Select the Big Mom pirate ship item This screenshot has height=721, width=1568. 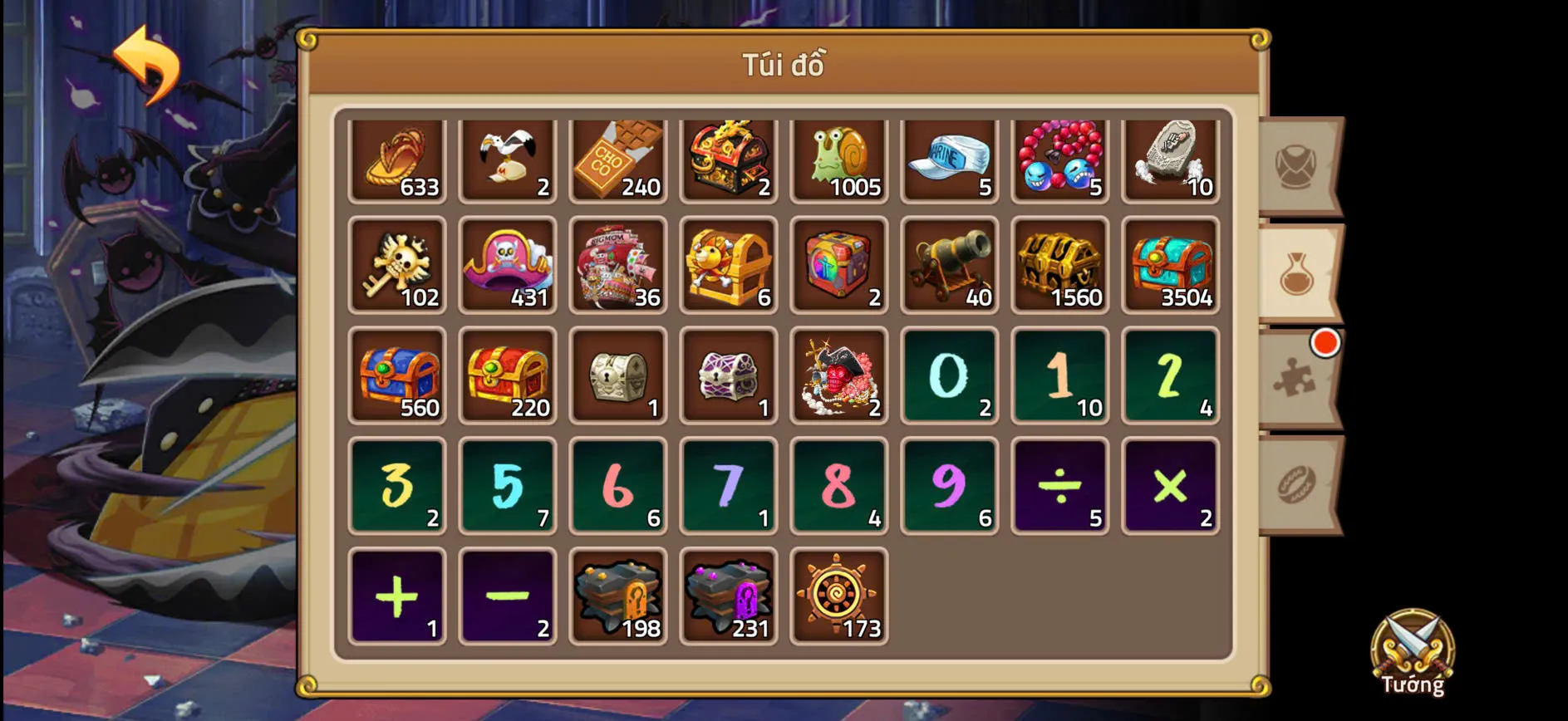click(617, 266)
